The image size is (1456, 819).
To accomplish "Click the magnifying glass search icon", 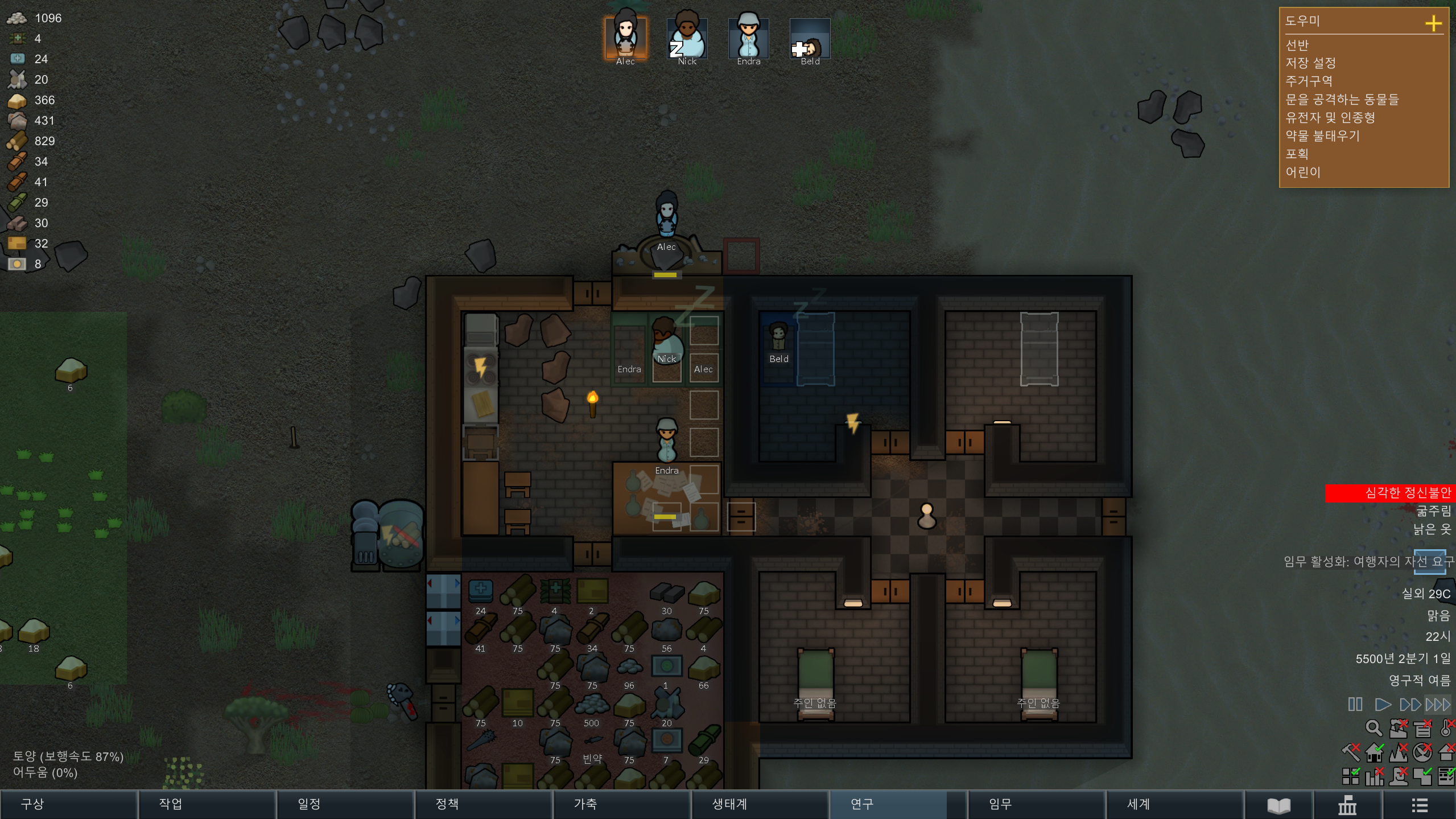I will (1373, 728).
